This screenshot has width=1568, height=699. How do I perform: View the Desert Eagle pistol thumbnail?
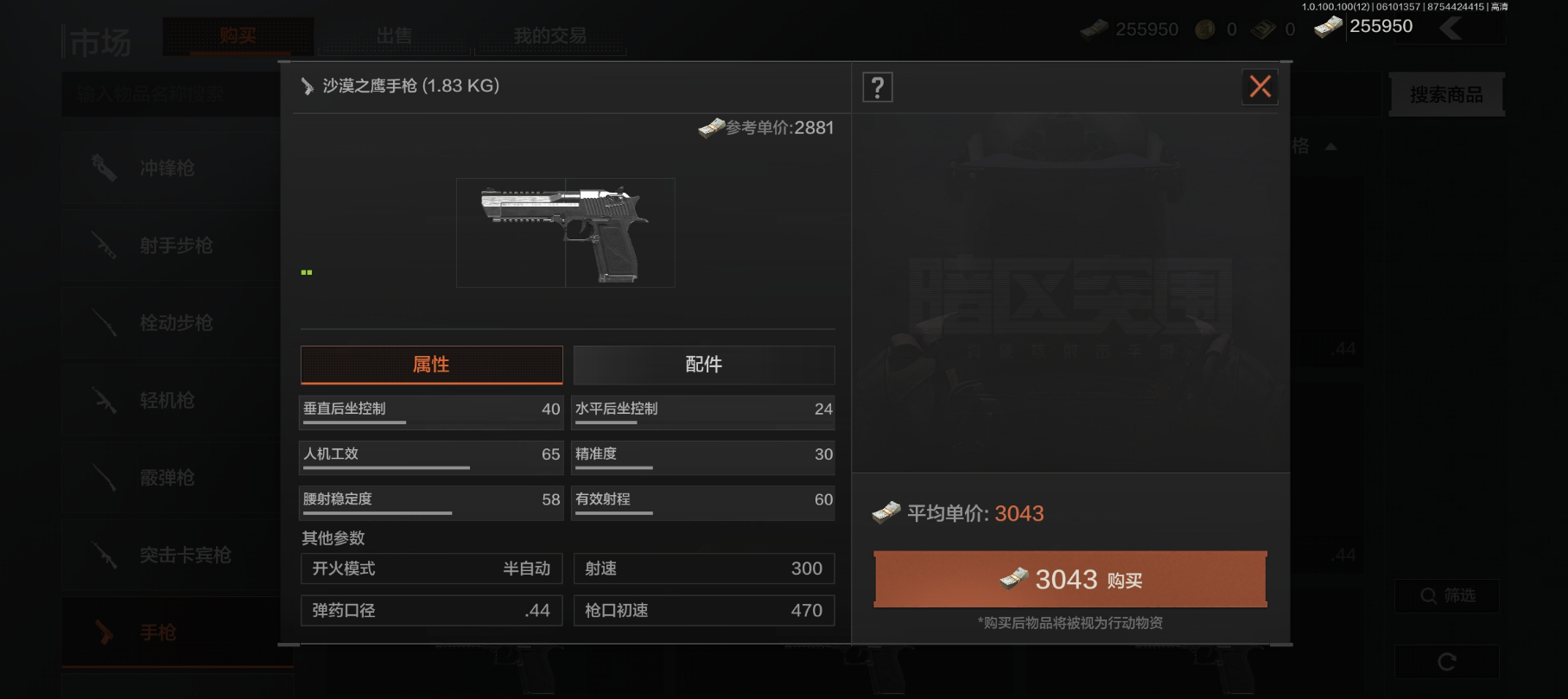[565, 232]
